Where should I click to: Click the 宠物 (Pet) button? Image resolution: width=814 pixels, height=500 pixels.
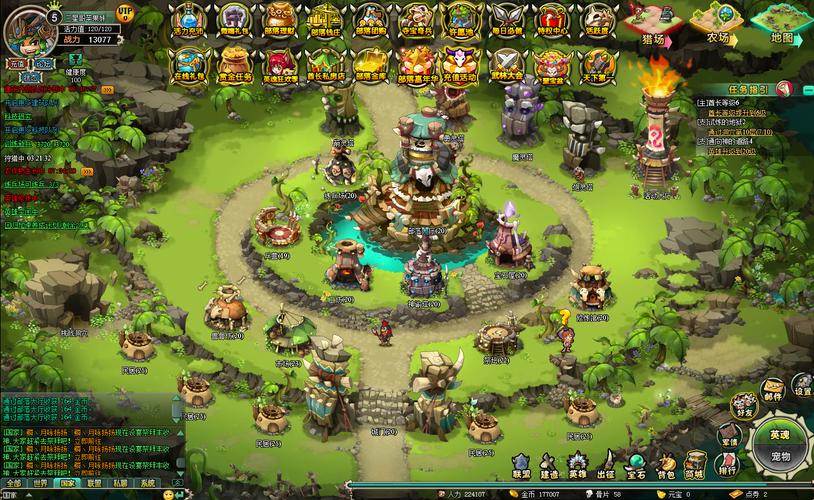779,457
